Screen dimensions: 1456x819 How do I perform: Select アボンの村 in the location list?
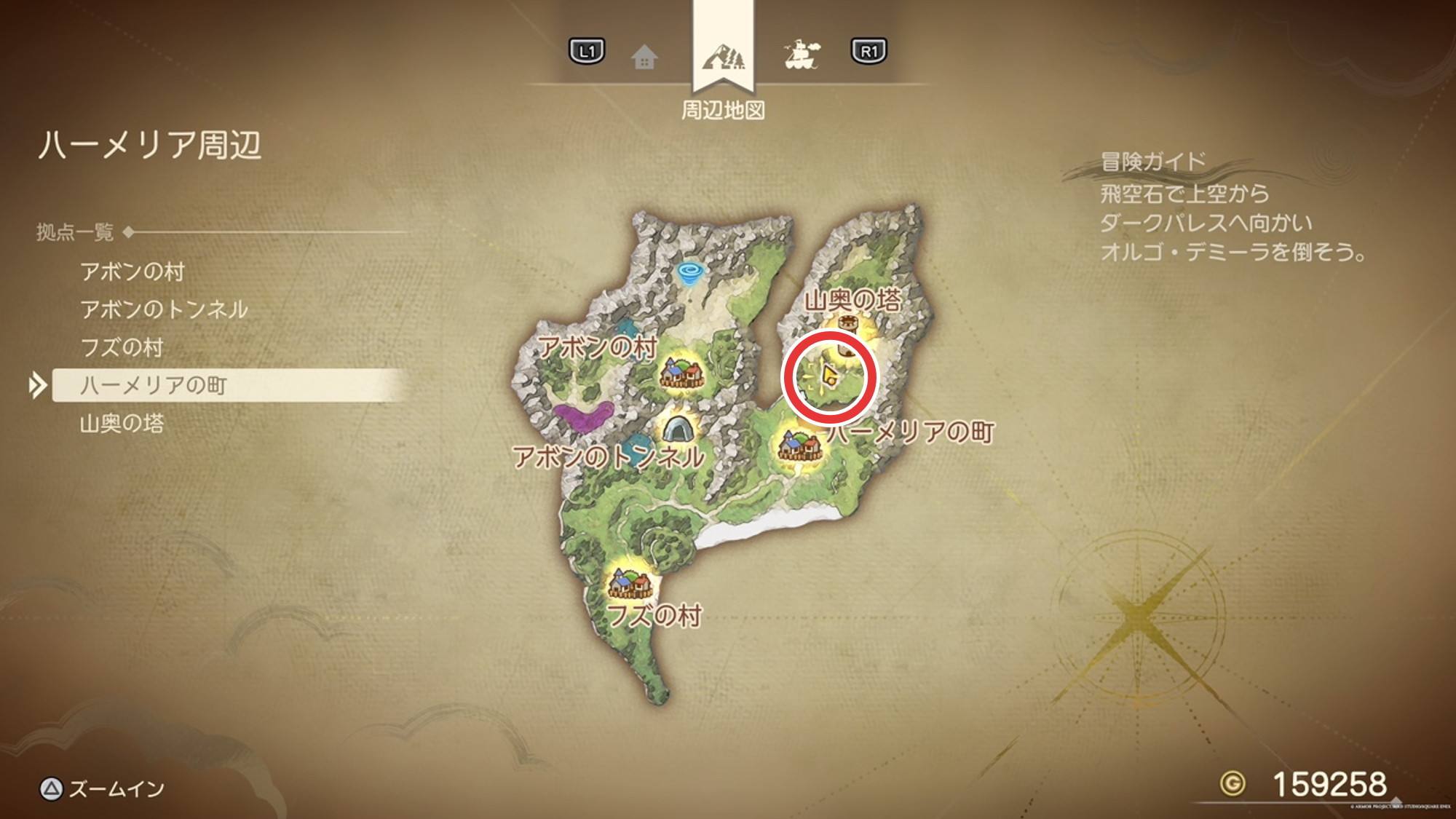pos(132,272)
